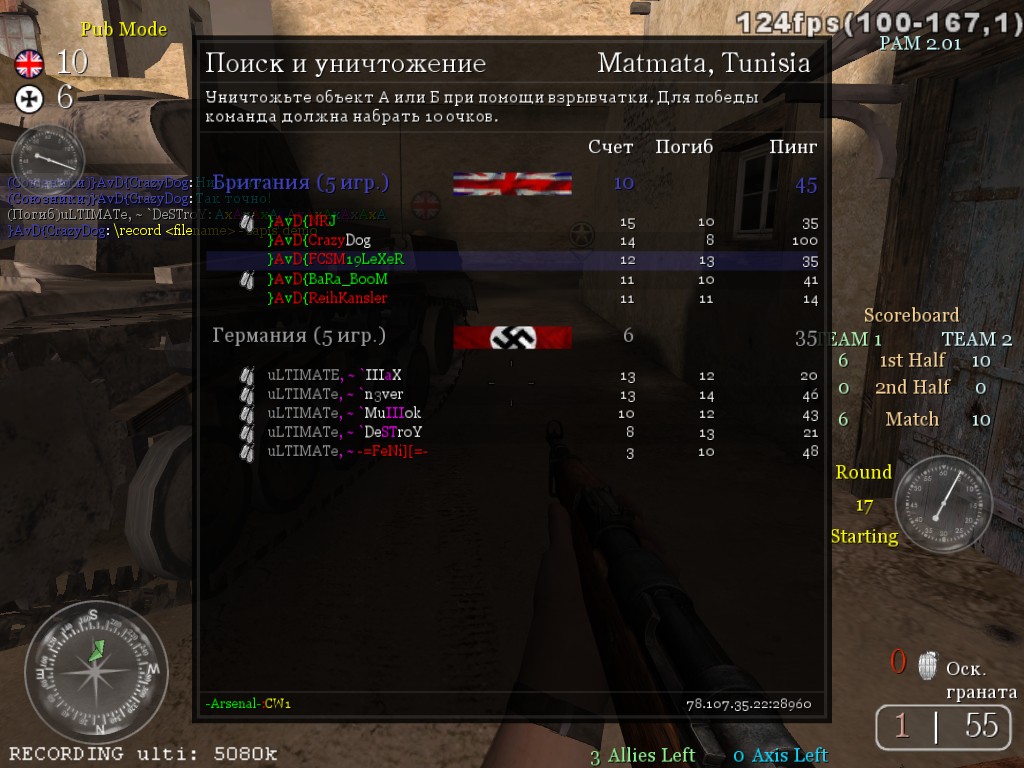The image size is (1024, 768).
Task: Click the small British flag score icon
Action: click(29, 65)
